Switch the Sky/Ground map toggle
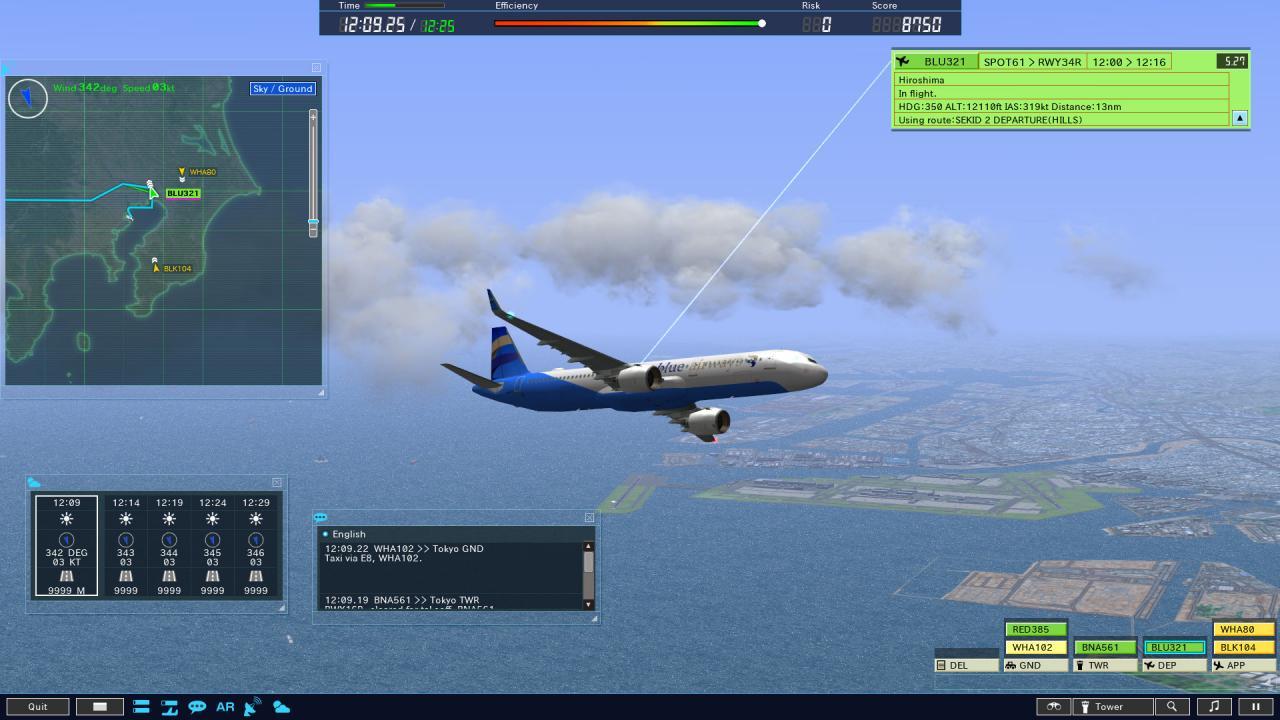Image resolution: width=1280 pixels, height=720 pixels. (x=283, y=88)
